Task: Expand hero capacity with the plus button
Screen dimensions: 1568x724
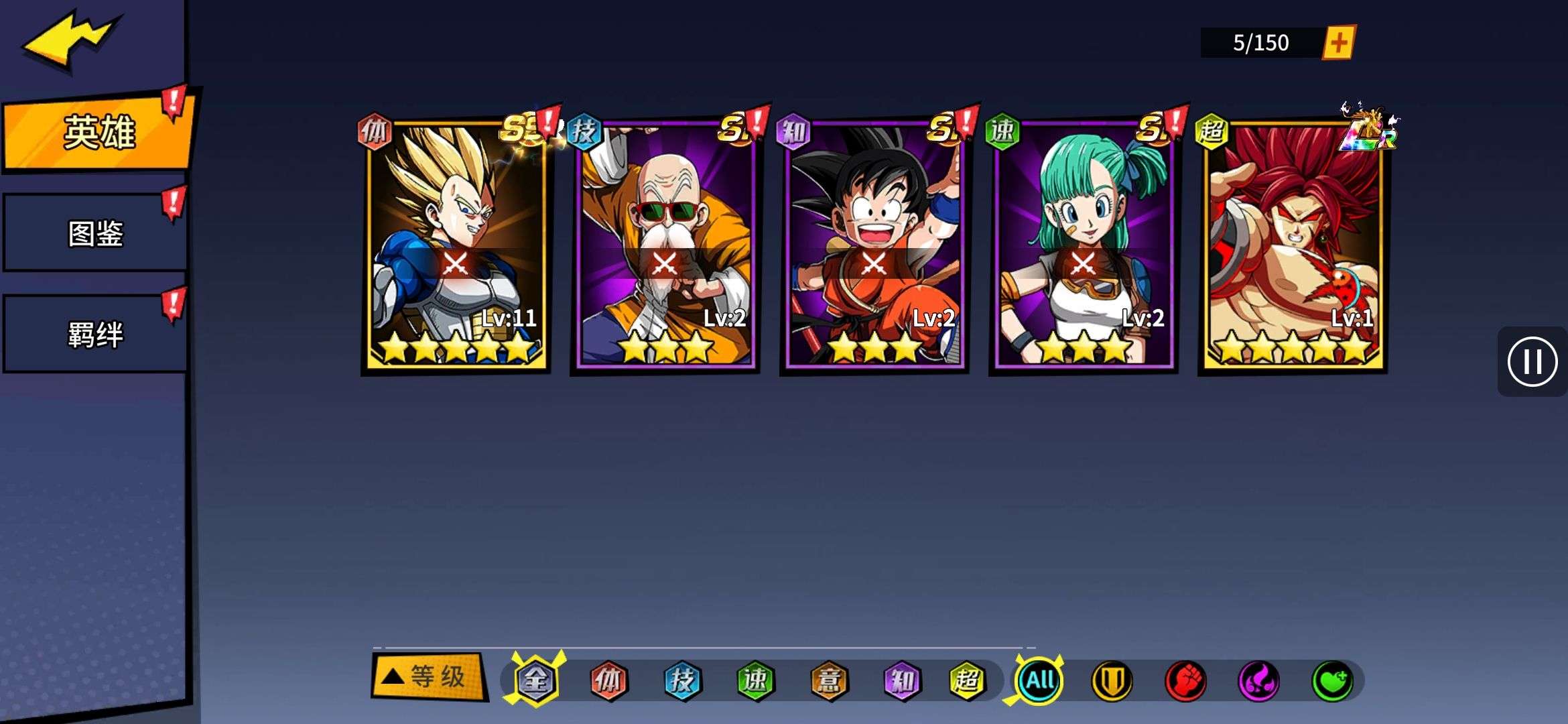Action: [1338, 43]
